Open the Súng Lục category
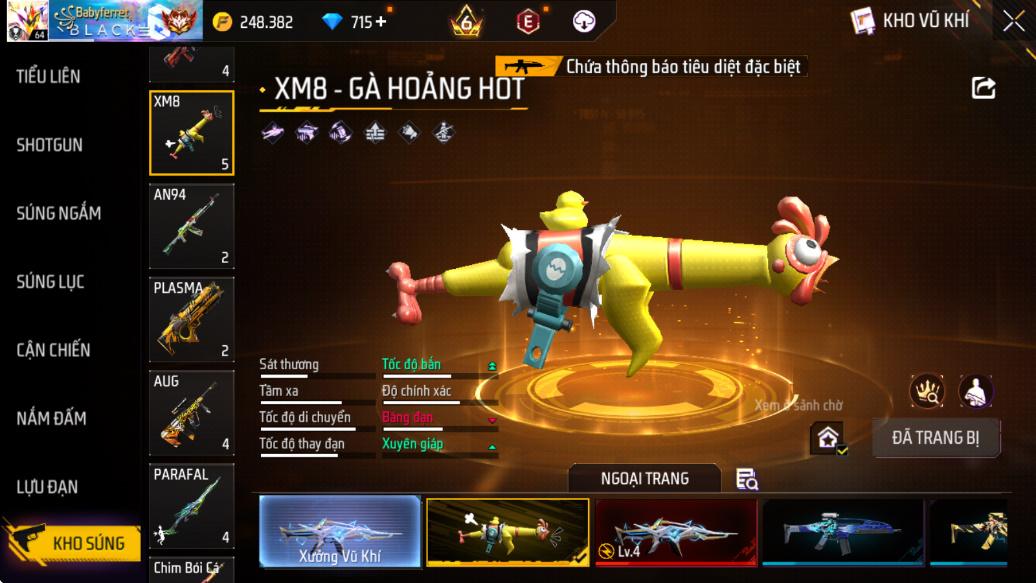Screen dimensions: 1036x583 [50, 282]
